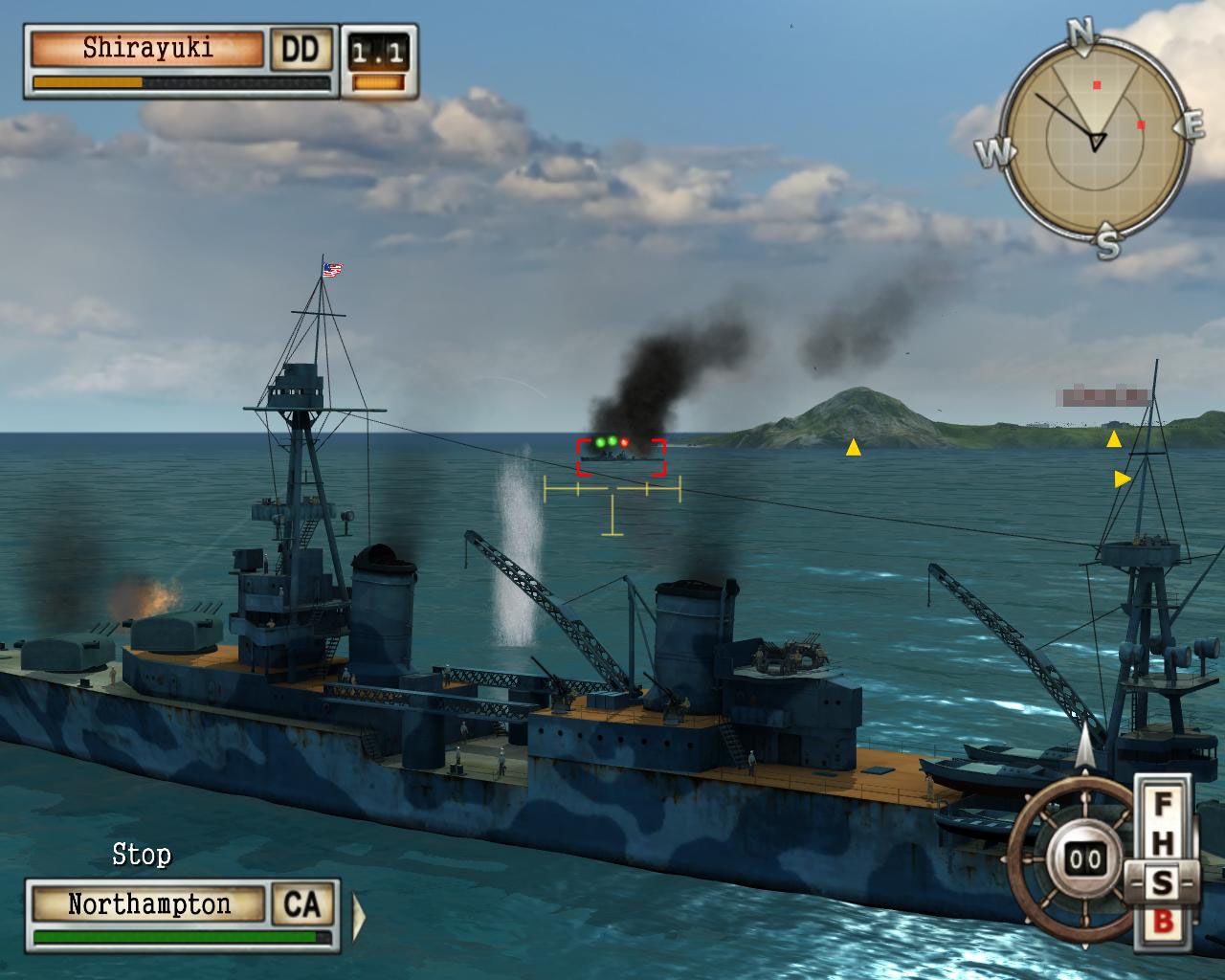
Task: Switch throttle to red B reverse
Action: (x=1162, y=922)
